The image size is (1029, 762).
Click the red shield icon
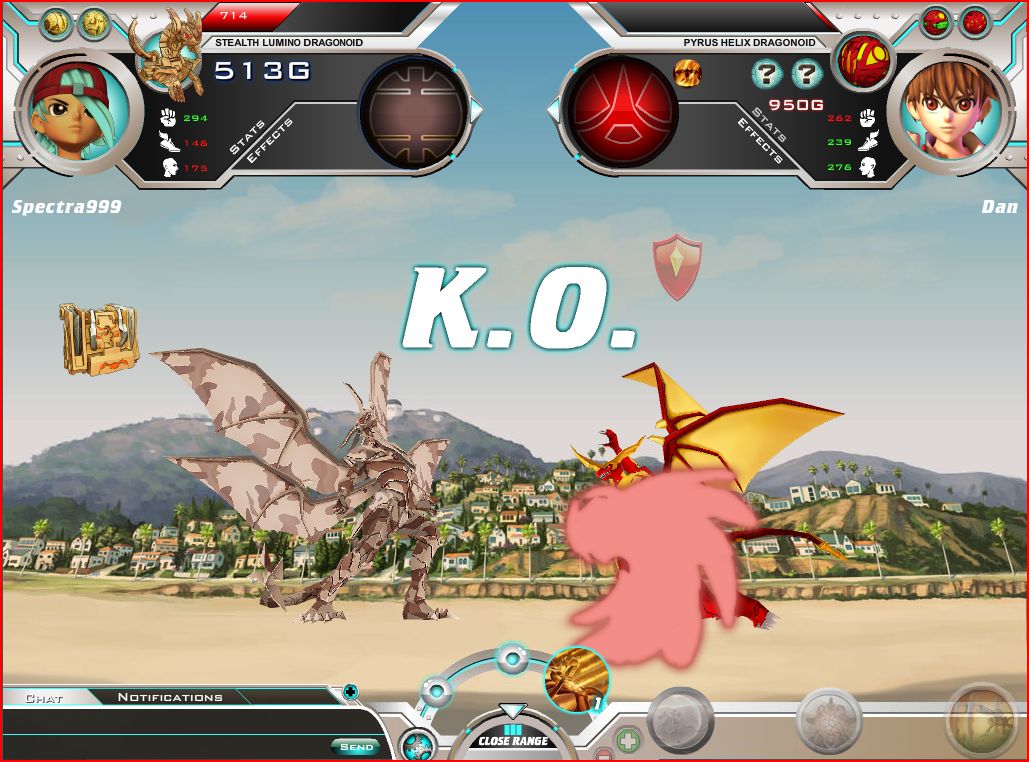click(x=677, y=266)
